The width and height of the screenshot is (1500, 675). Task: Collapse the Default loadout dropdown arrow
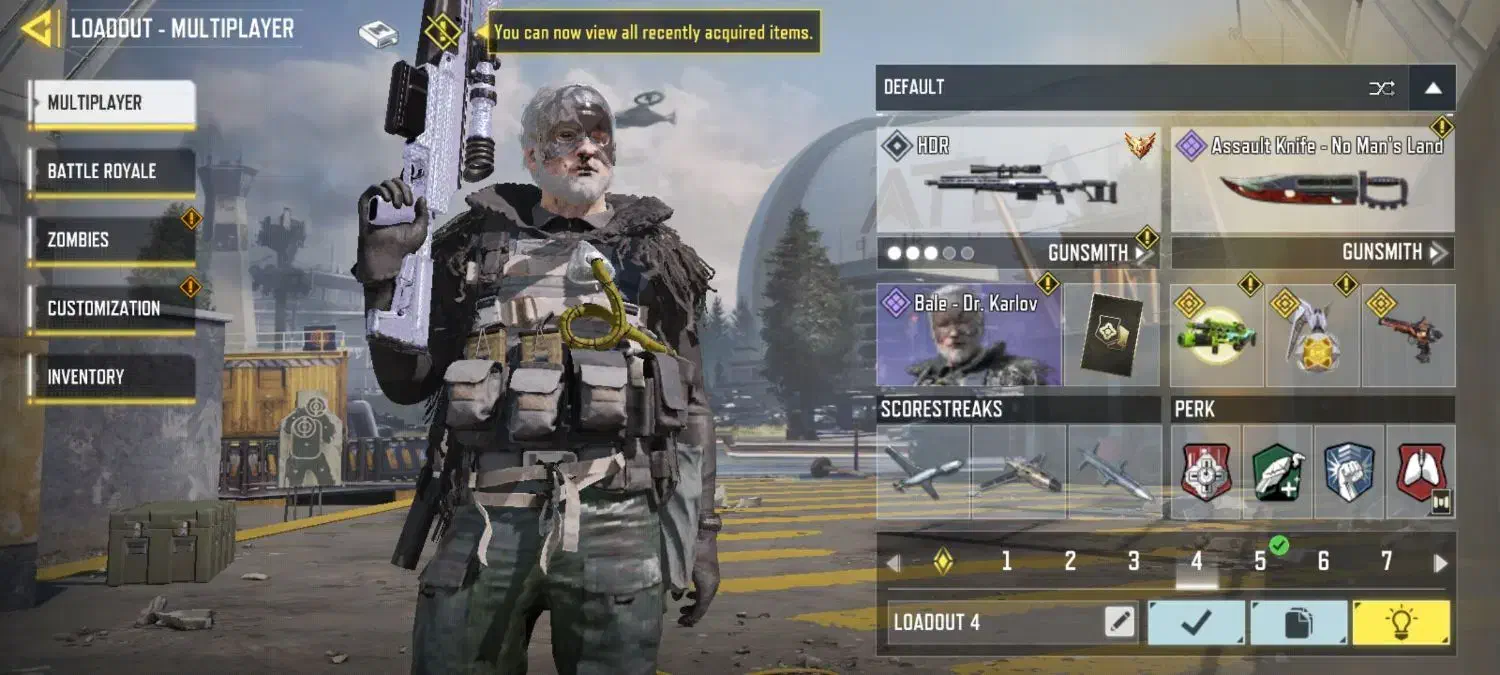tap(1433, 88)
